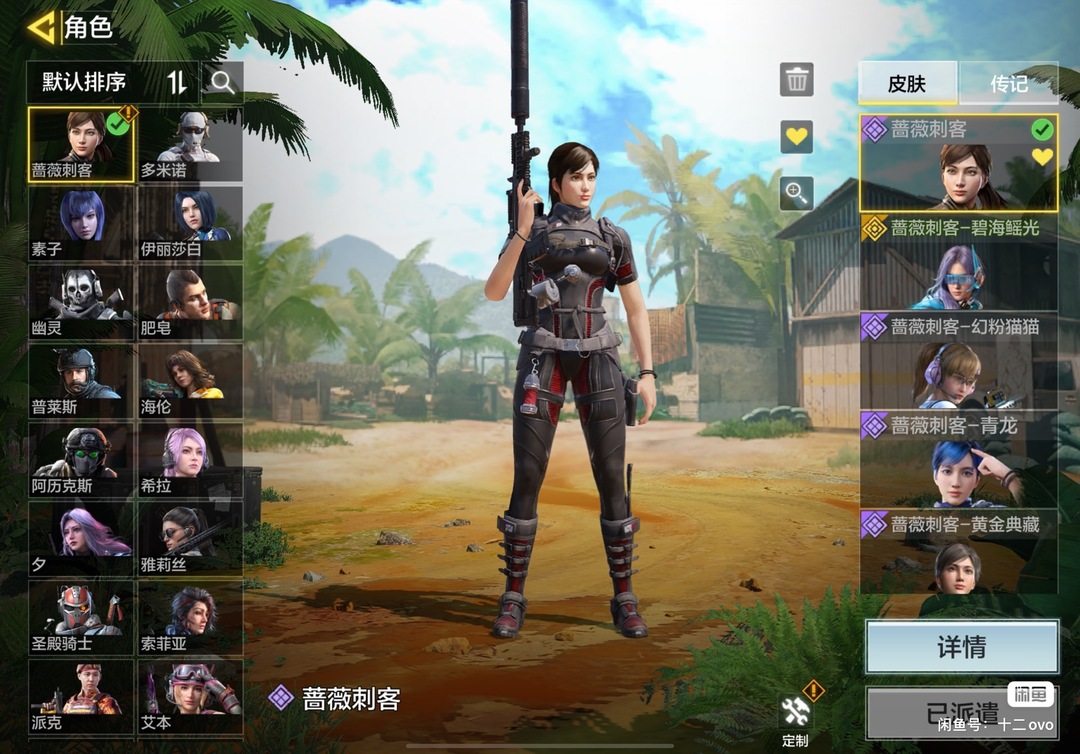
Task: Go back using the yellow arrow
Action: point(41,27)
